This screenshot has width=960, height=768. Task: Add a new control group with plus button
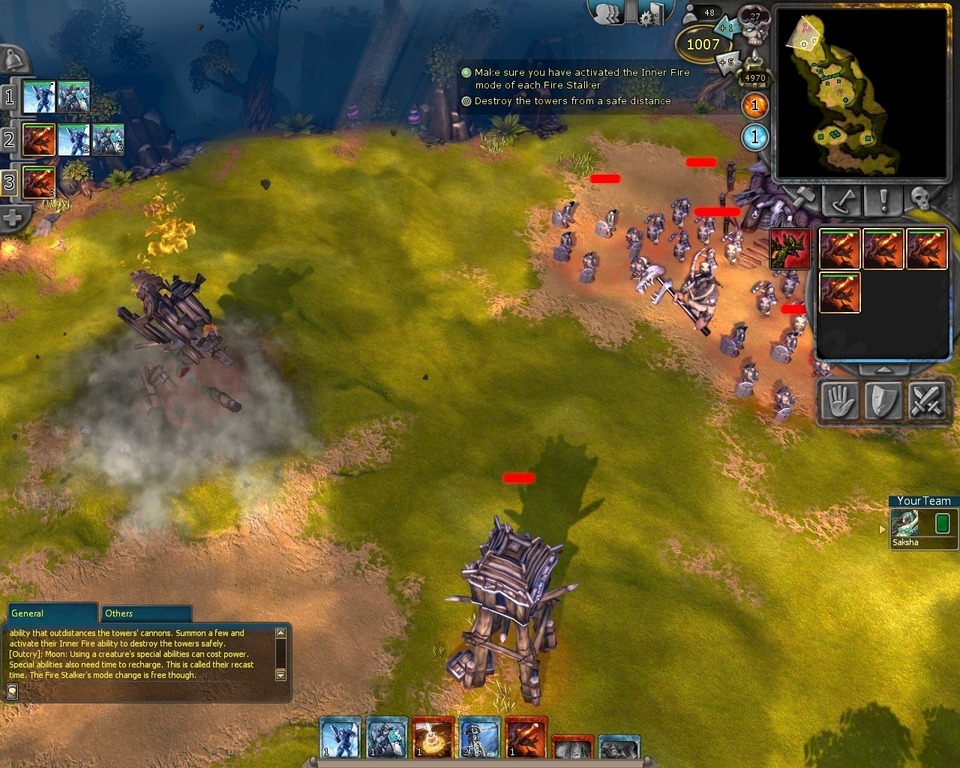click(x=12, y=217)
